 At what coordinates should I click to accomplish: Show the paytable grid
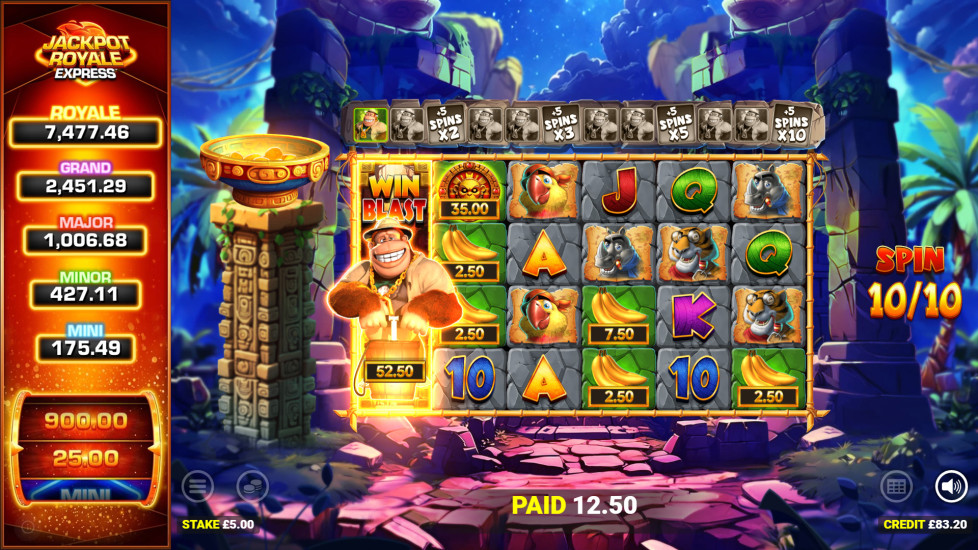coord(896,487)
